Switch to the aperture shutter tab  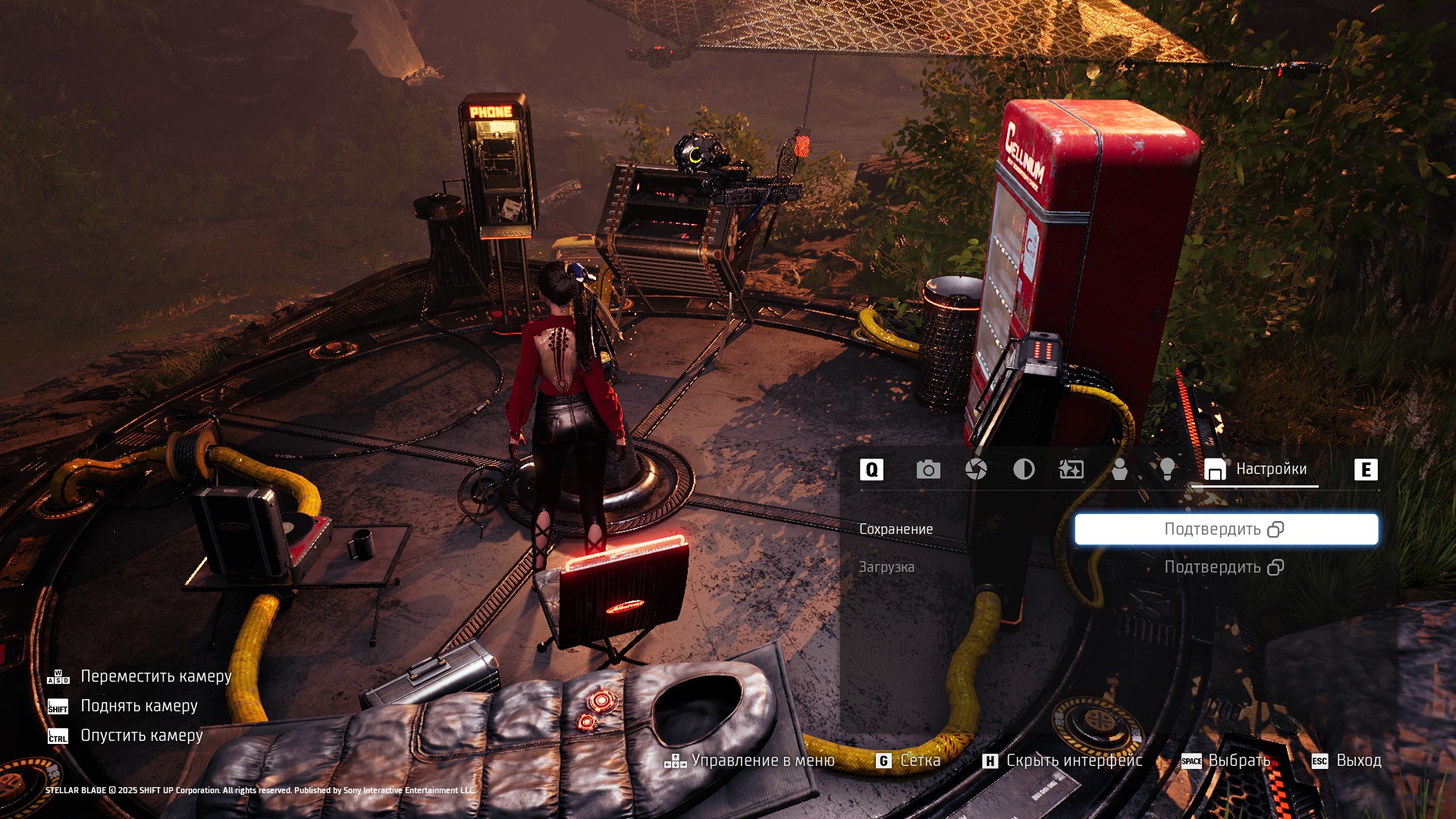976,469
